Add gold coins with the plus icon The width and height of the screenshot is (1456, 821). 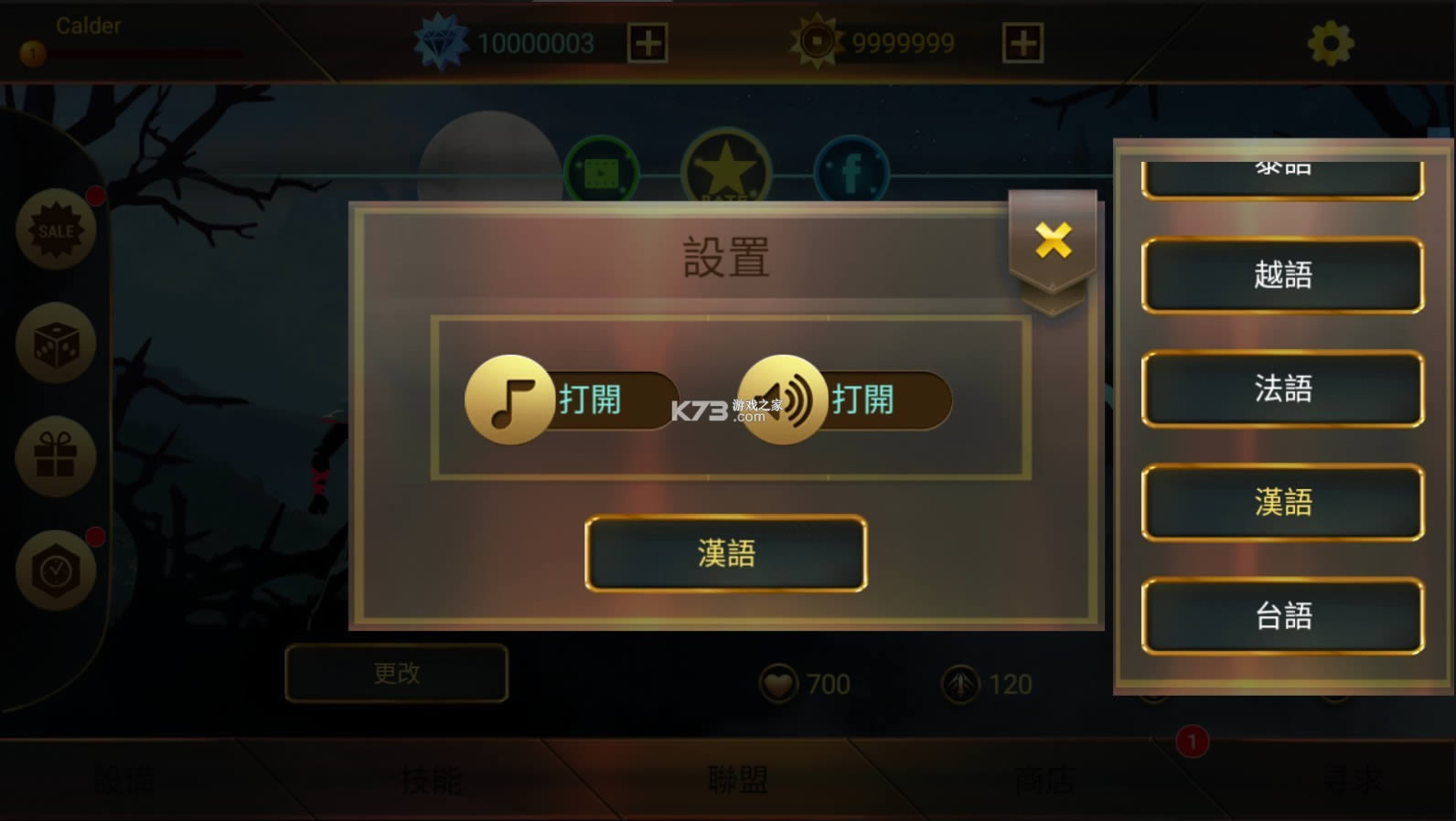1022,41
